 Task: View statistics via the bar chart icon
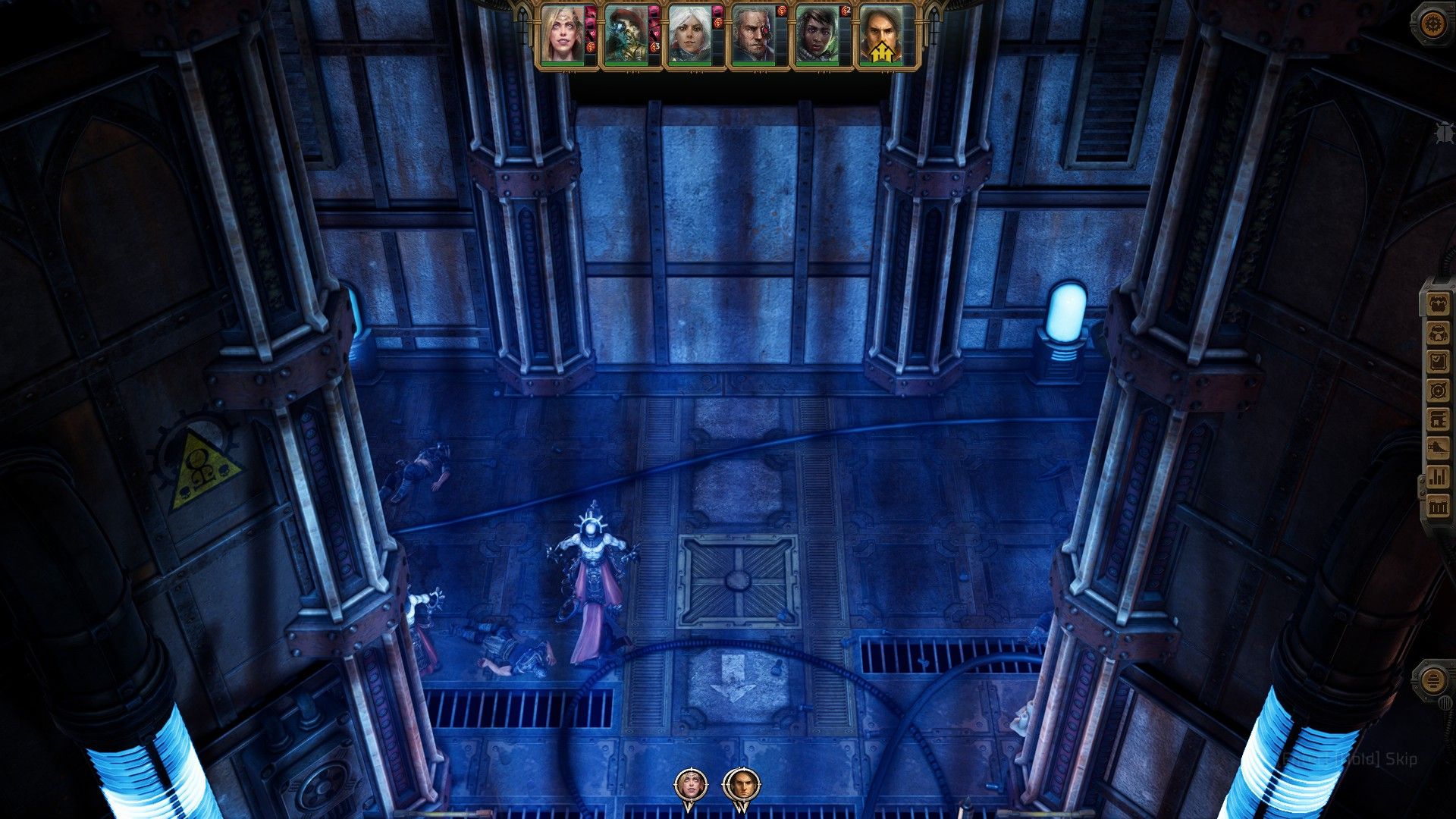[x=1437, y=475]
